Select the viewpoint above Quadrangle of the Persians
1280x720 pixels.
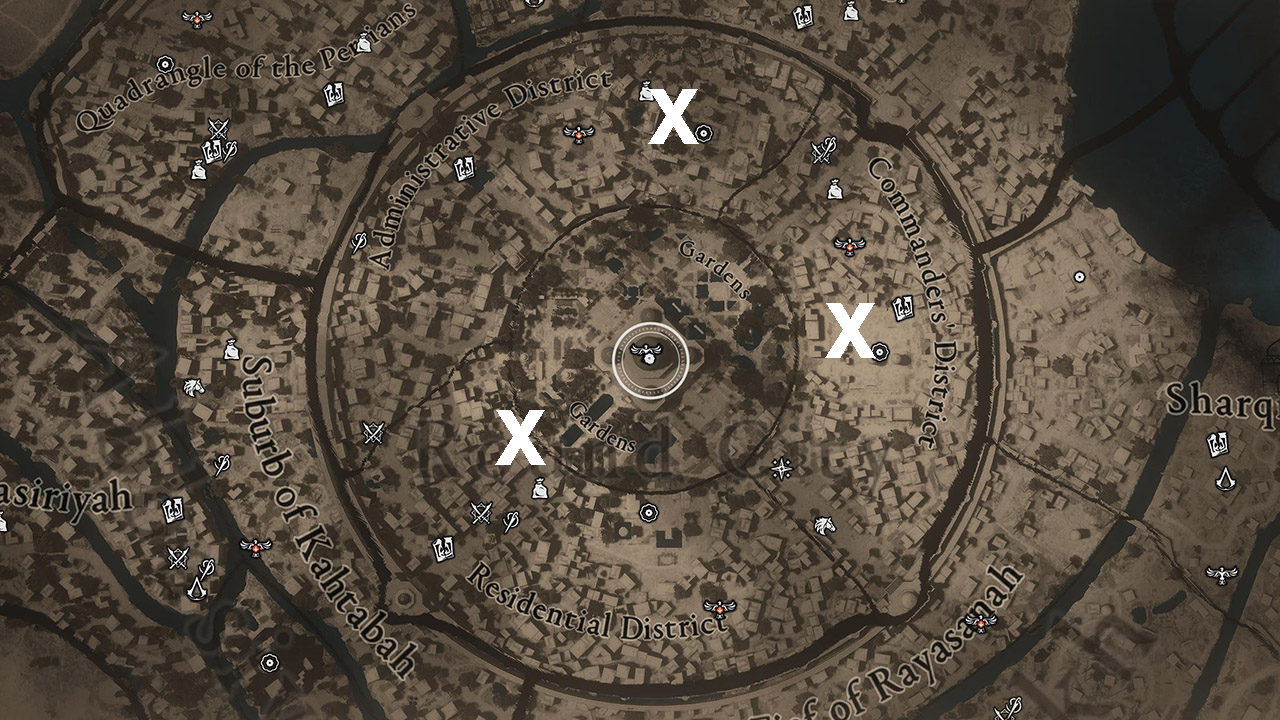pyautogui.click(x=196, y=18)
